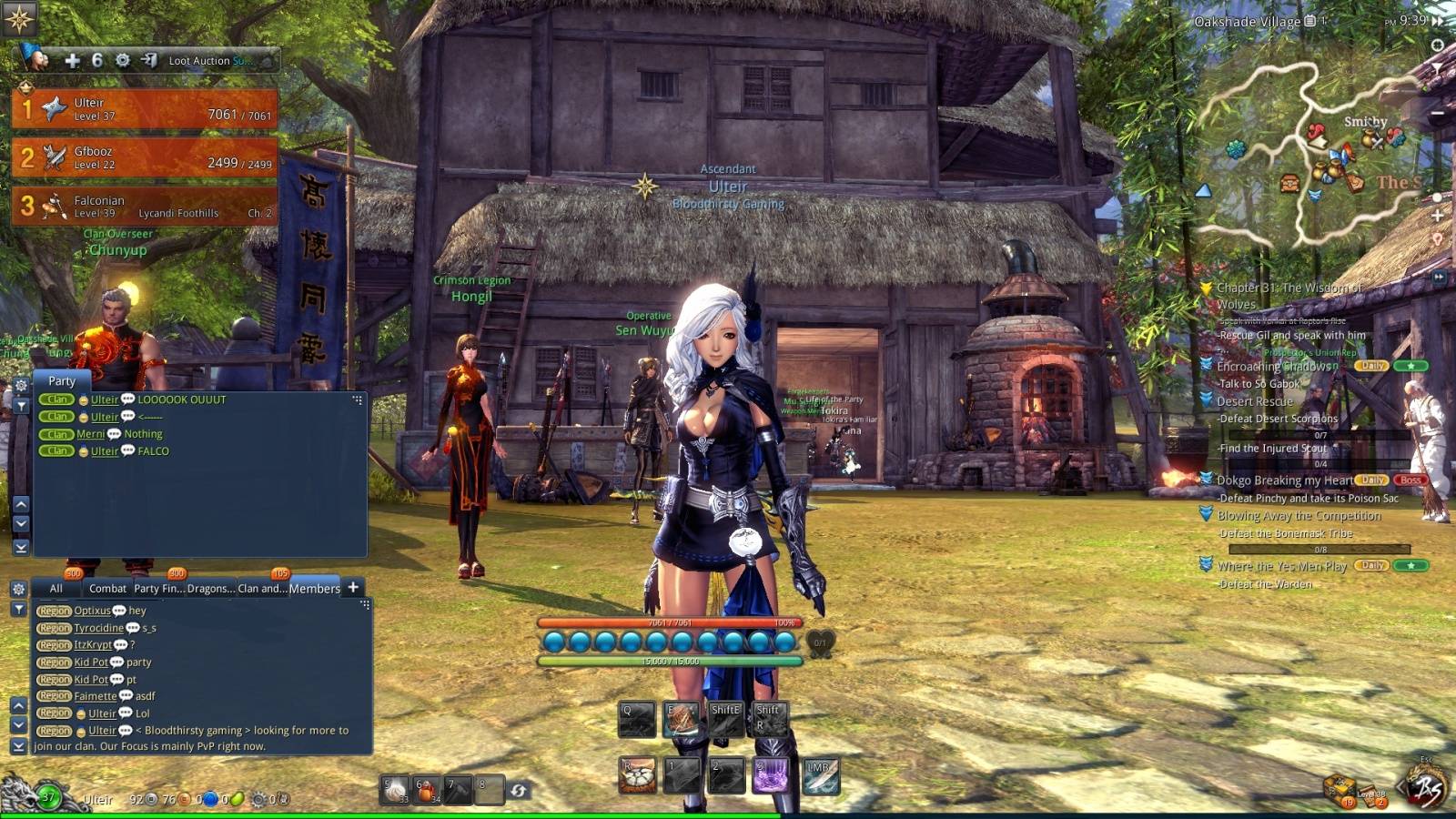The image size is (1456, 819).
Task: Activate the LMB blade slash skill
Action: [x=820, y=776]
